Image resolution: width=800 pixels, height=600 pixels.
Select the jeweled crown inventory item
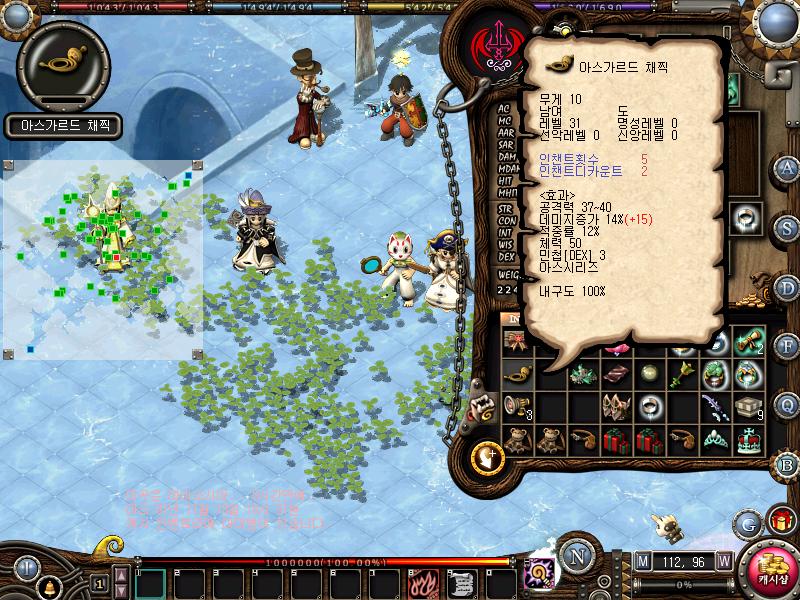click(x=748, y=441)
